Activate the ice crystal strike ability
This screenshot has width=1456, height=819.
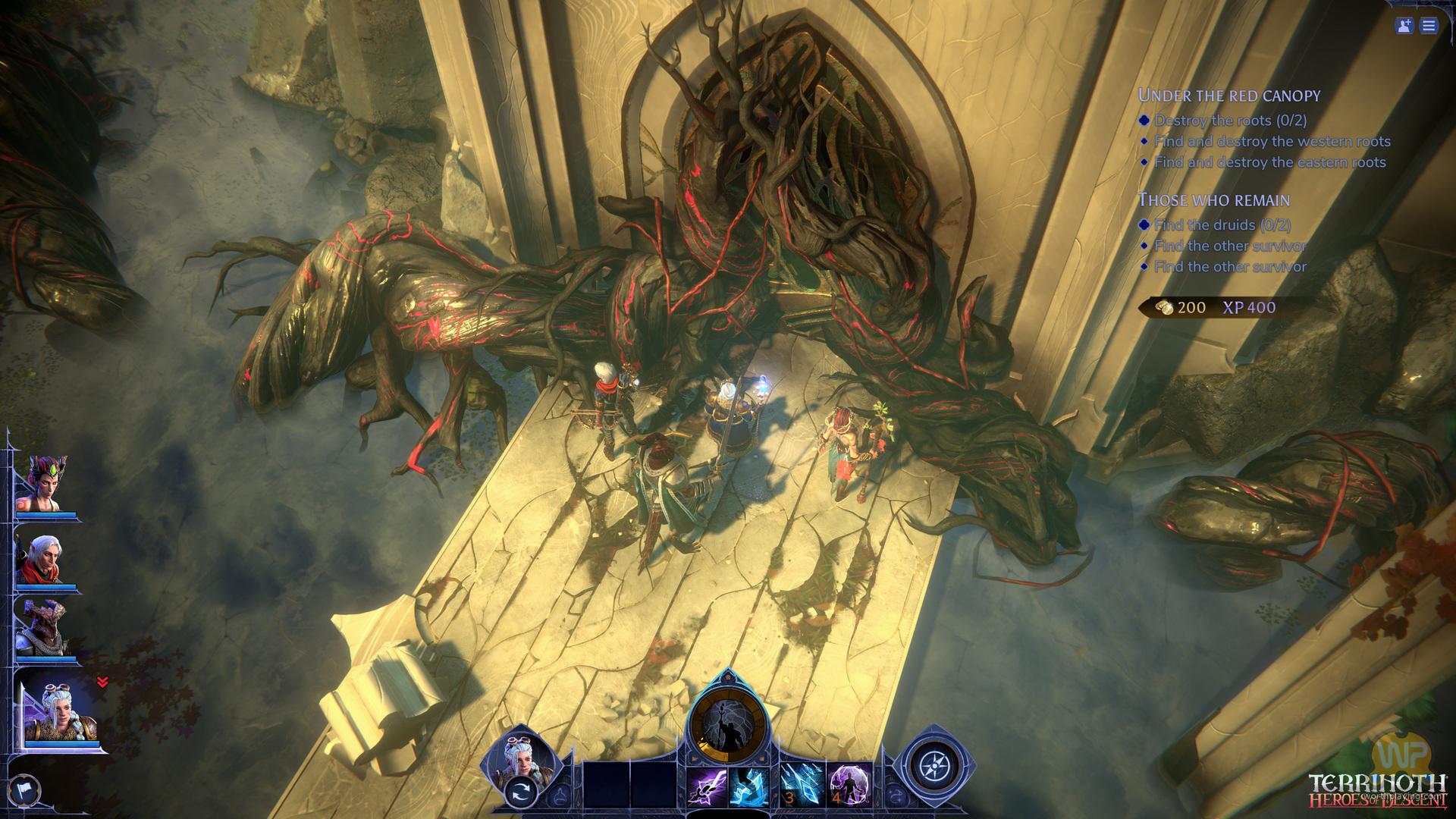[748, 786]
